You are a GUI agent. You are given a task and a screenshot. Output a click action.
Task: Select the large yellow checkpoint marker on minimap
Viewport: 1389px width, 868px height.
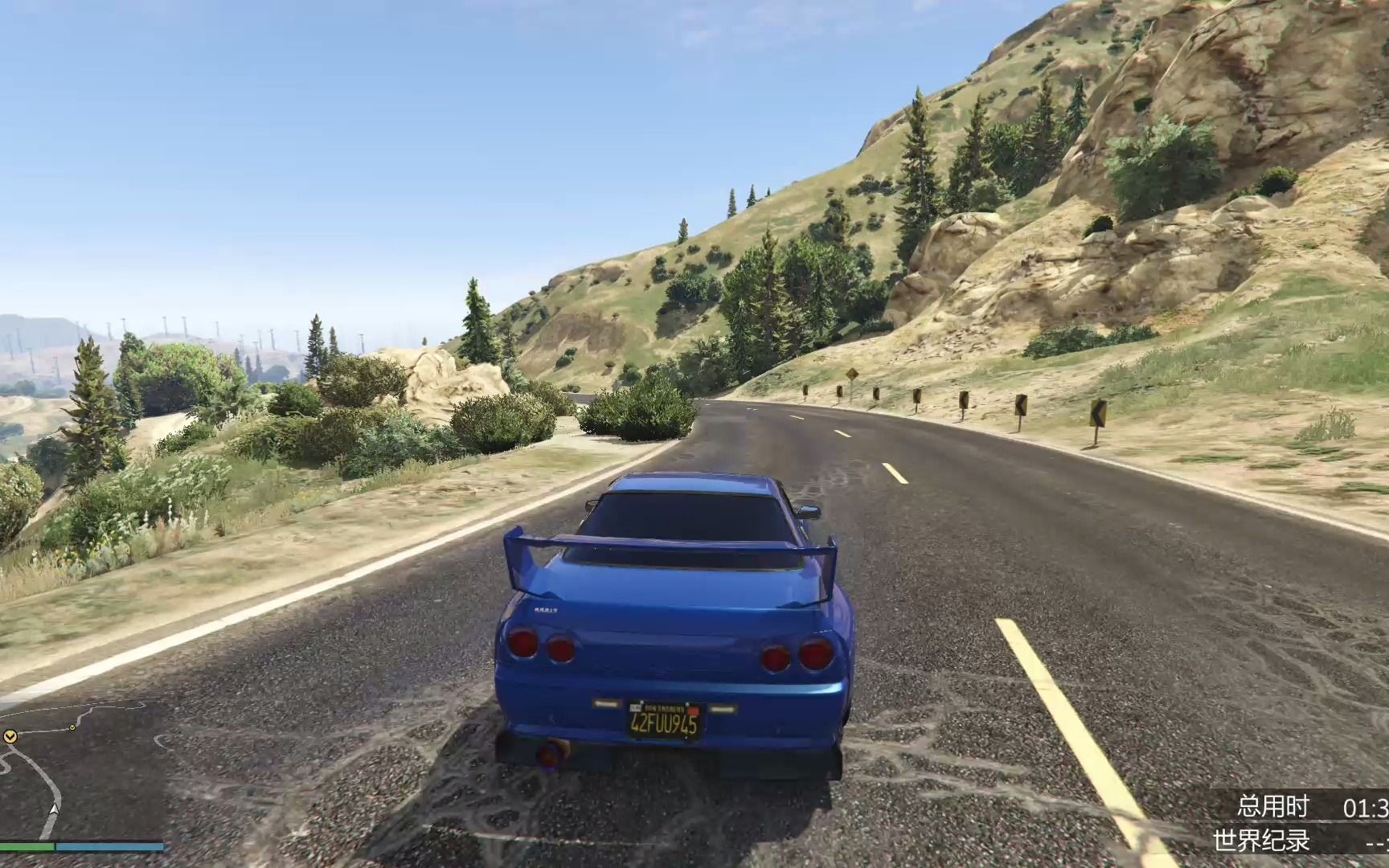click(10, 735)
